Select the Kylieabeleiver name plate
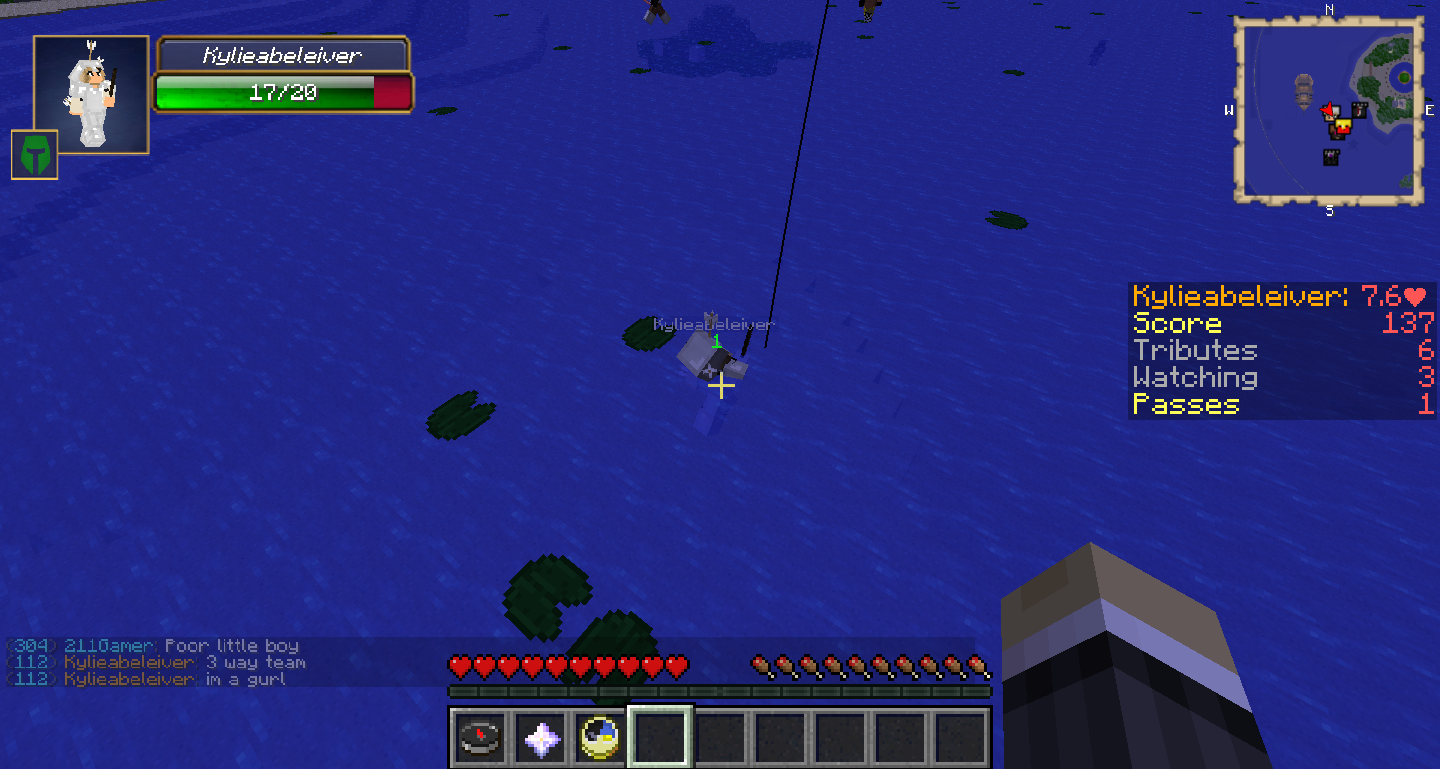 click(x=282, y=56)
